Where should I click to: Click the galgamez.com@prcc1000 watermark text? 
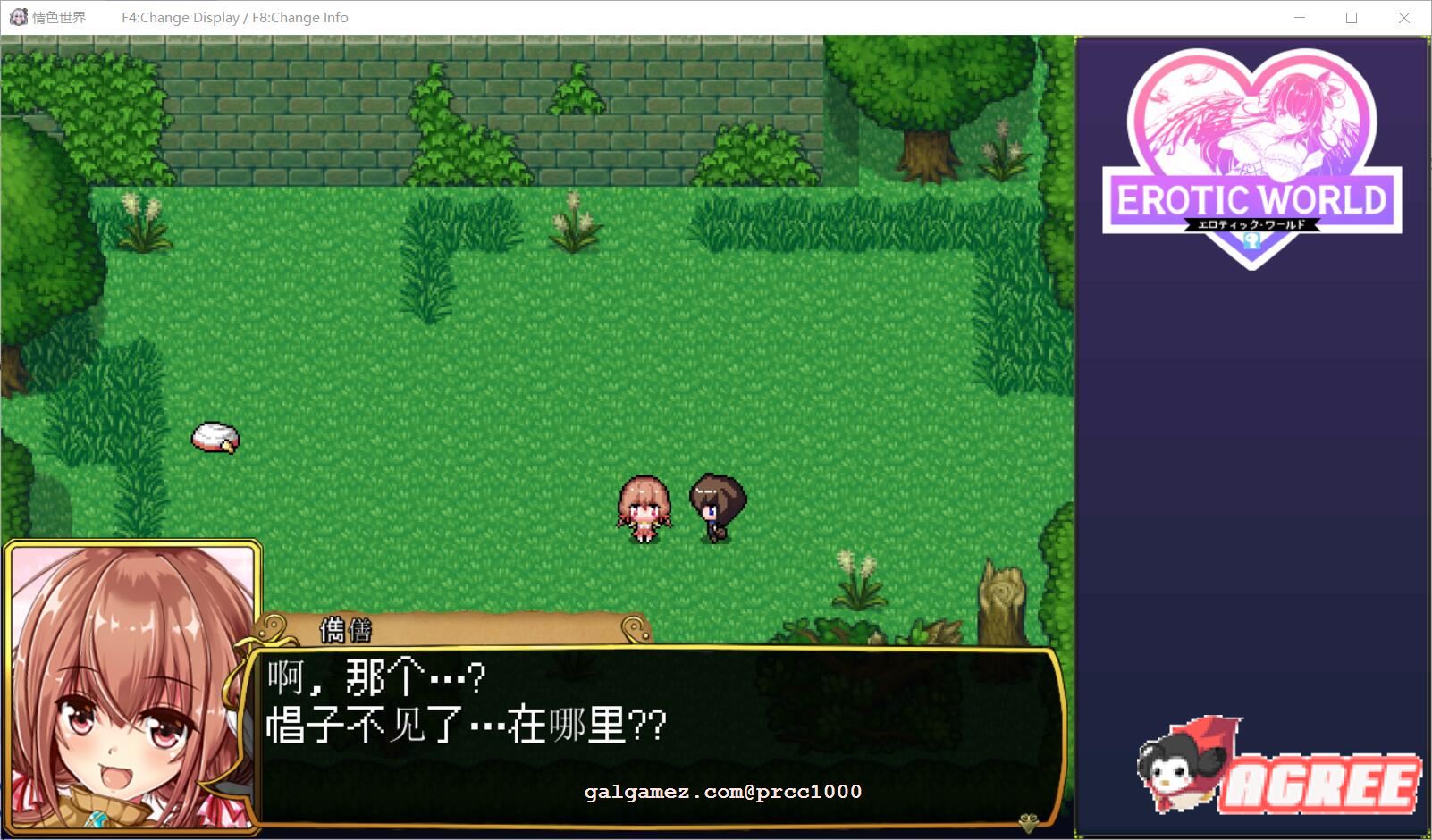(x=721, y=791)
